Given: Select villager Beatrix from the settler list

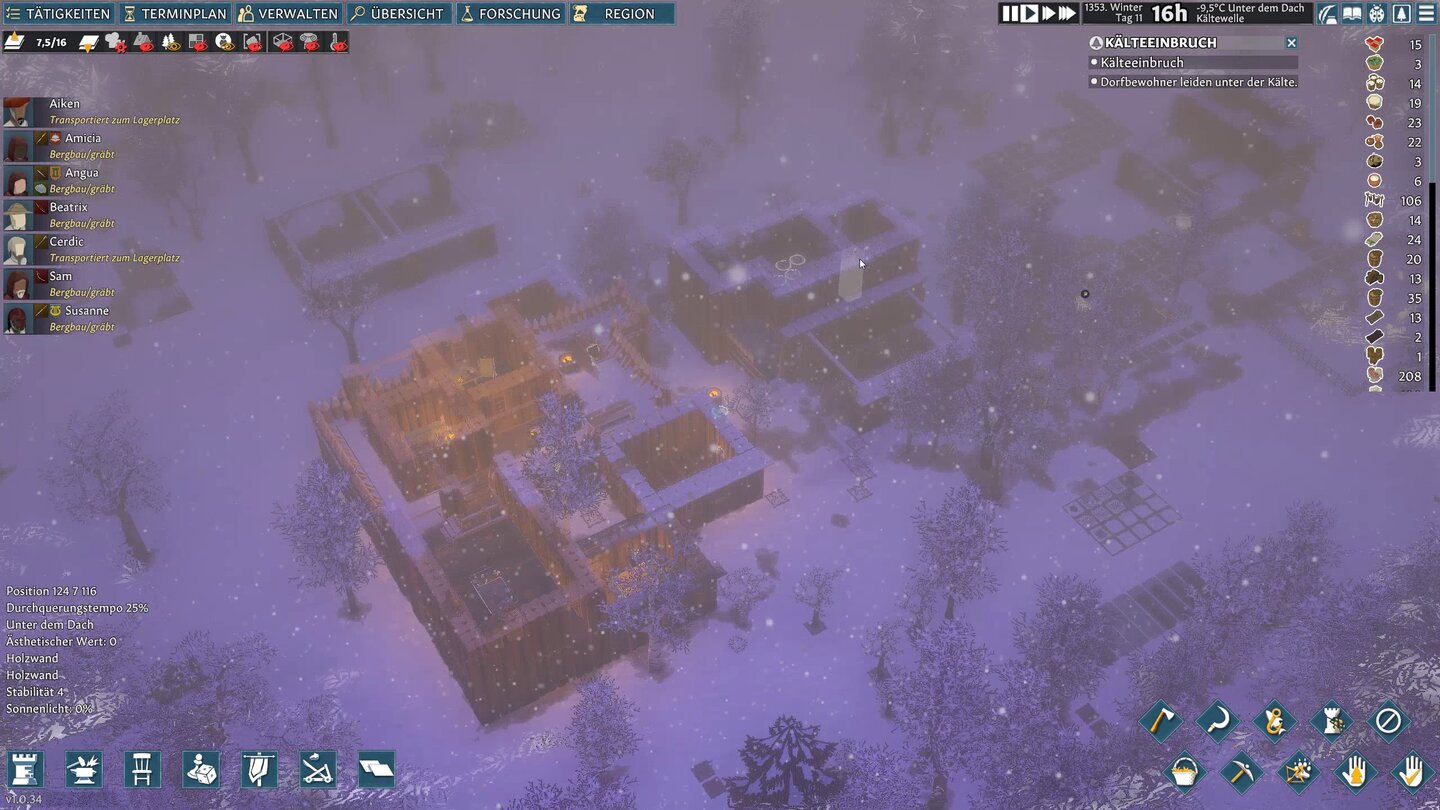Looking at the screenshot, I should pyautogui.click(x=68, y=207).
